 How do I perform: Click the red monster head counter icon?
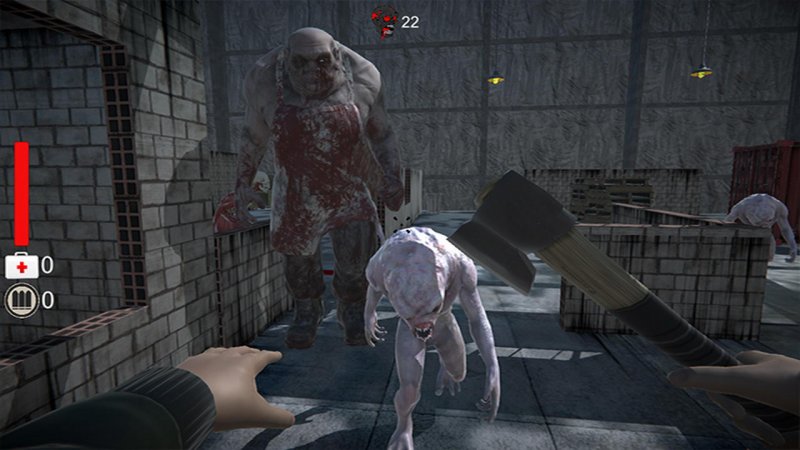pos(385,20)
